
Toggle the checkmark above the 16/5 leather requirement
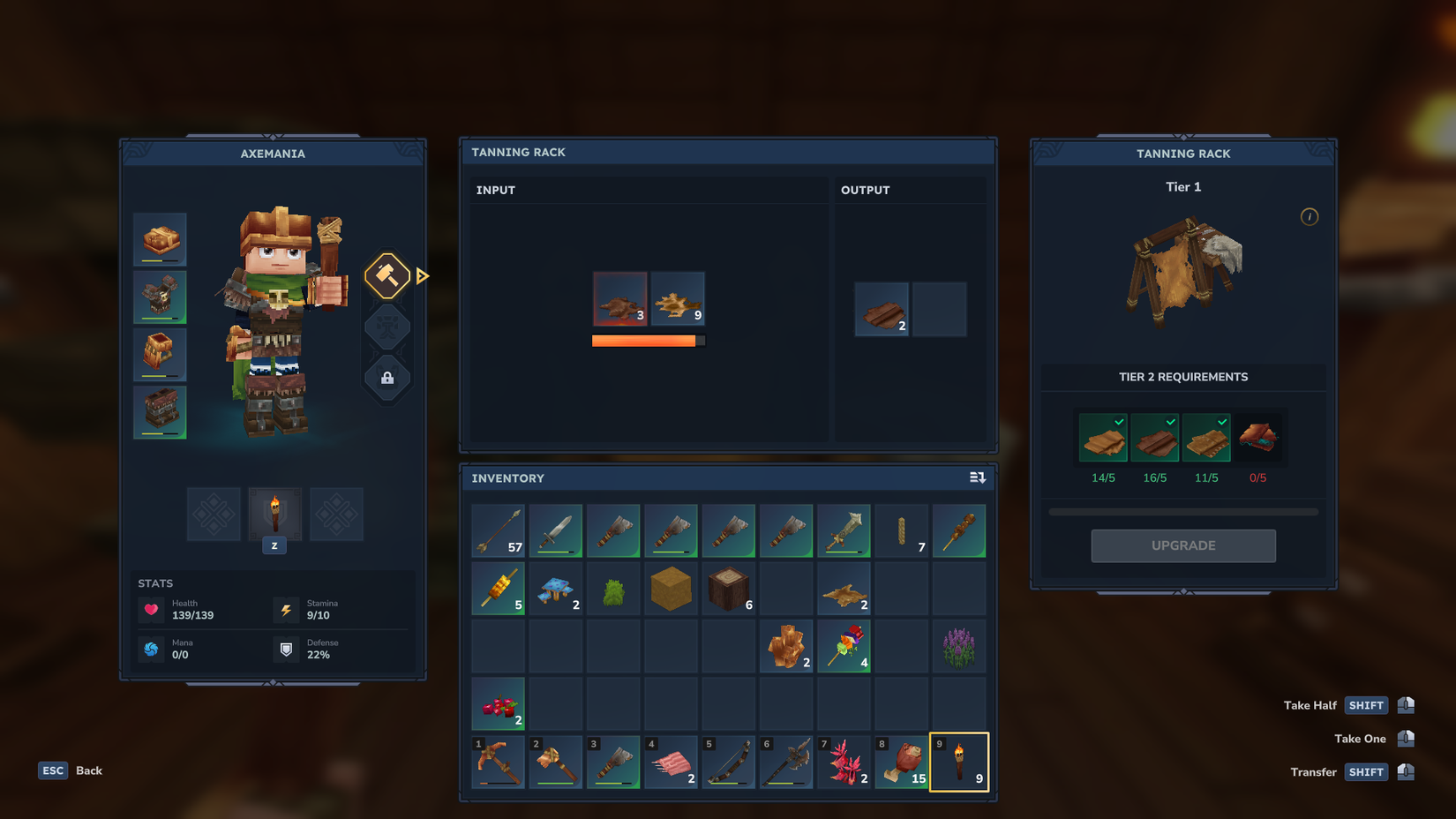[x=1173, y=421]
